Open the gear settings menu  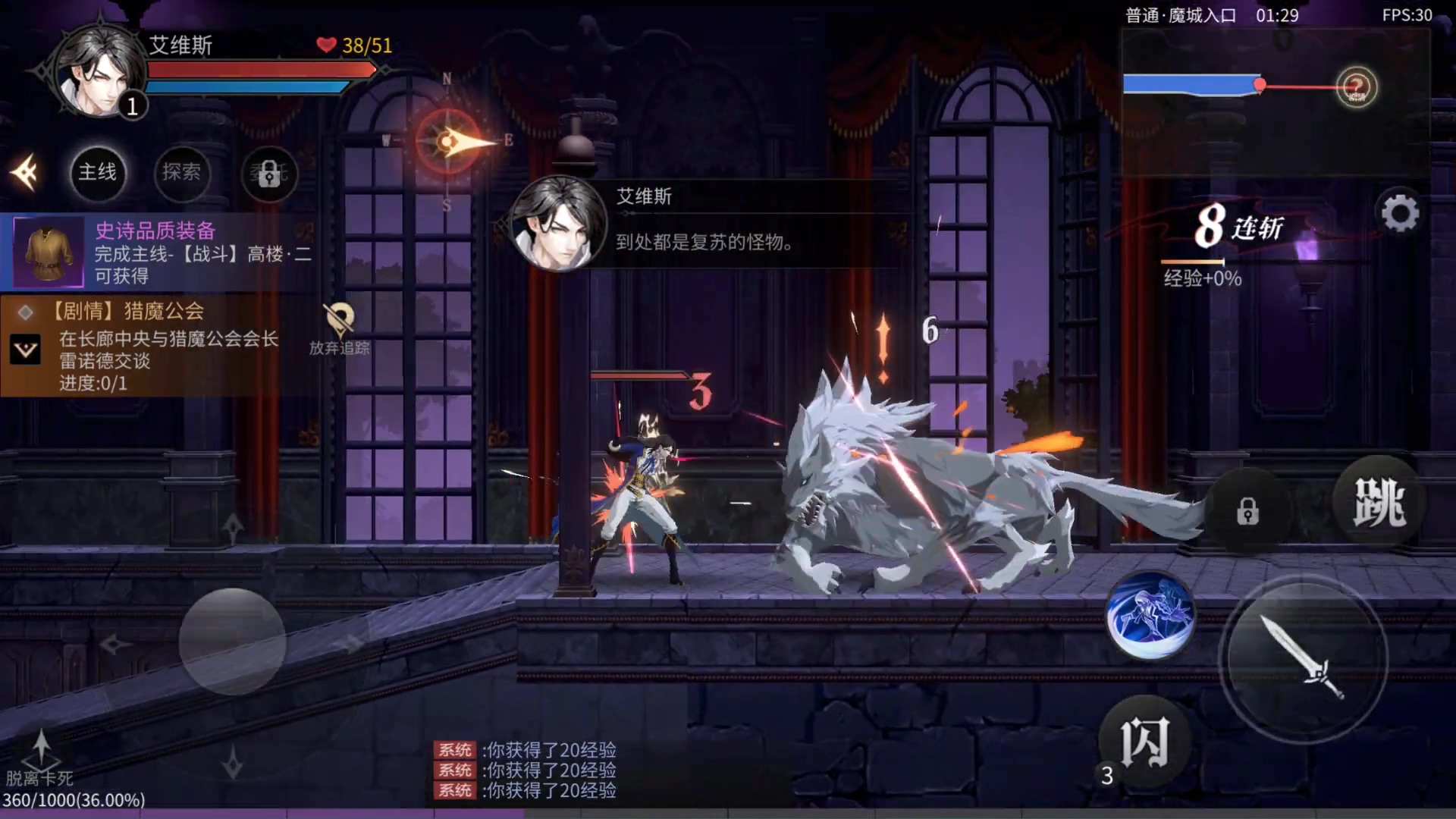point(1400,214)
